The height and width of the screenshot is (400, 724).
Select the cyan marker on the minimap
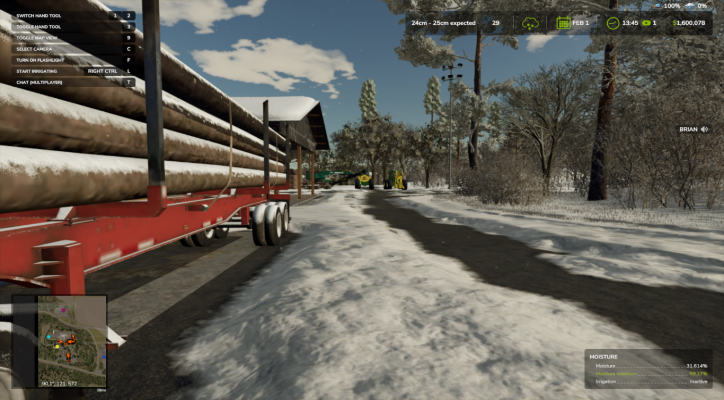(x=47, y=336)
